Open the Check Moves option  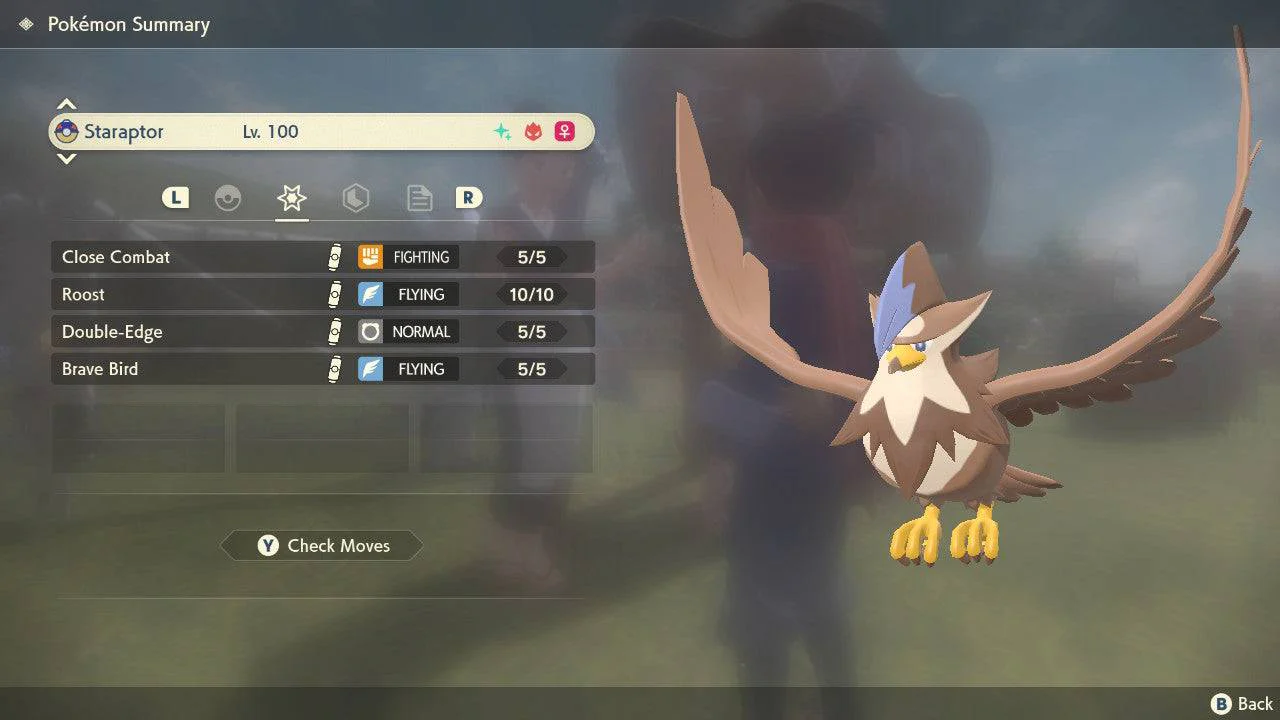click(x=322, y=546)
